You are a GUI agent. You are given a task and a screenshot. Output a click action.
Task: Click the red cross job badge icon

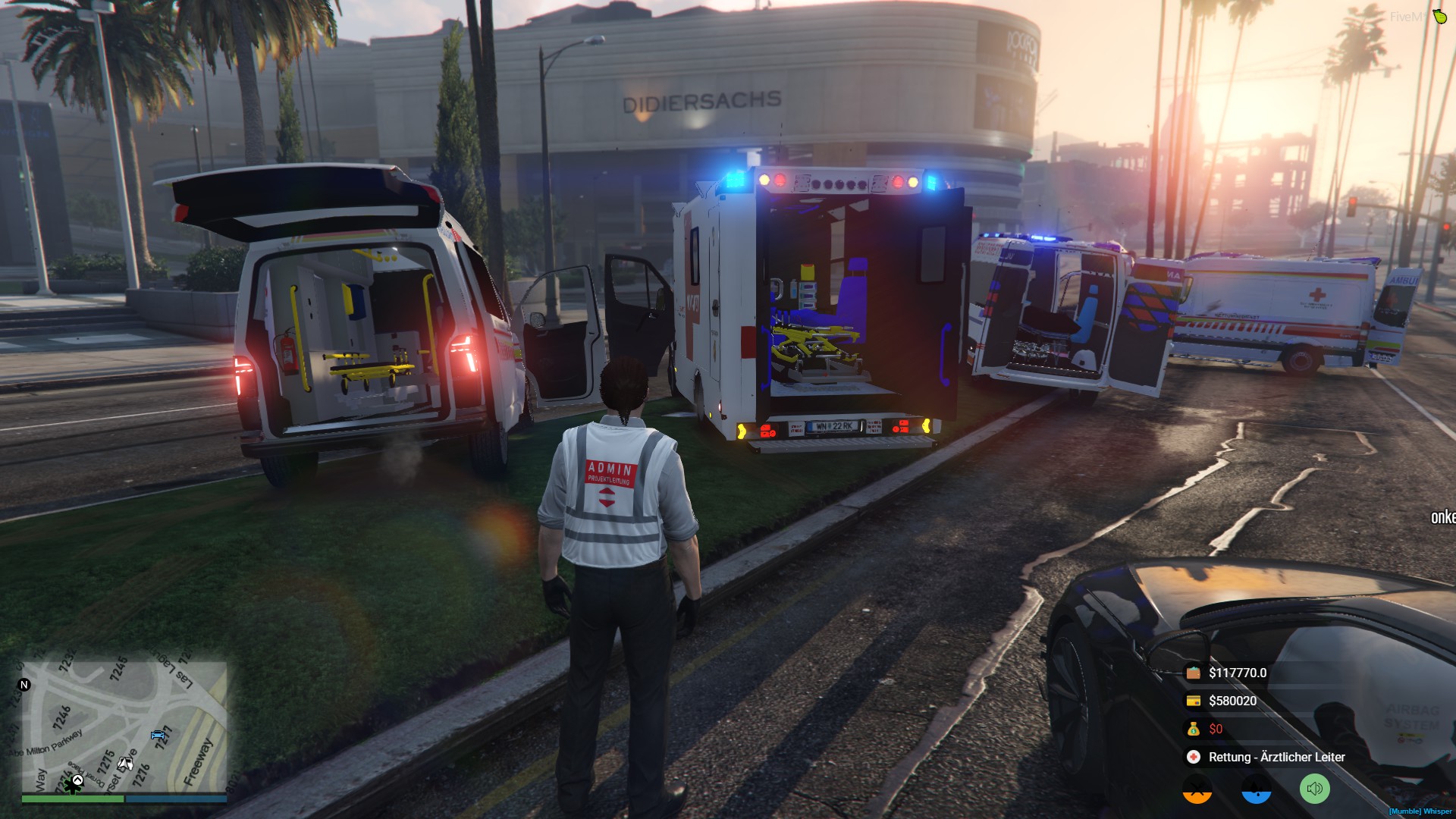tap(1193, 757)
